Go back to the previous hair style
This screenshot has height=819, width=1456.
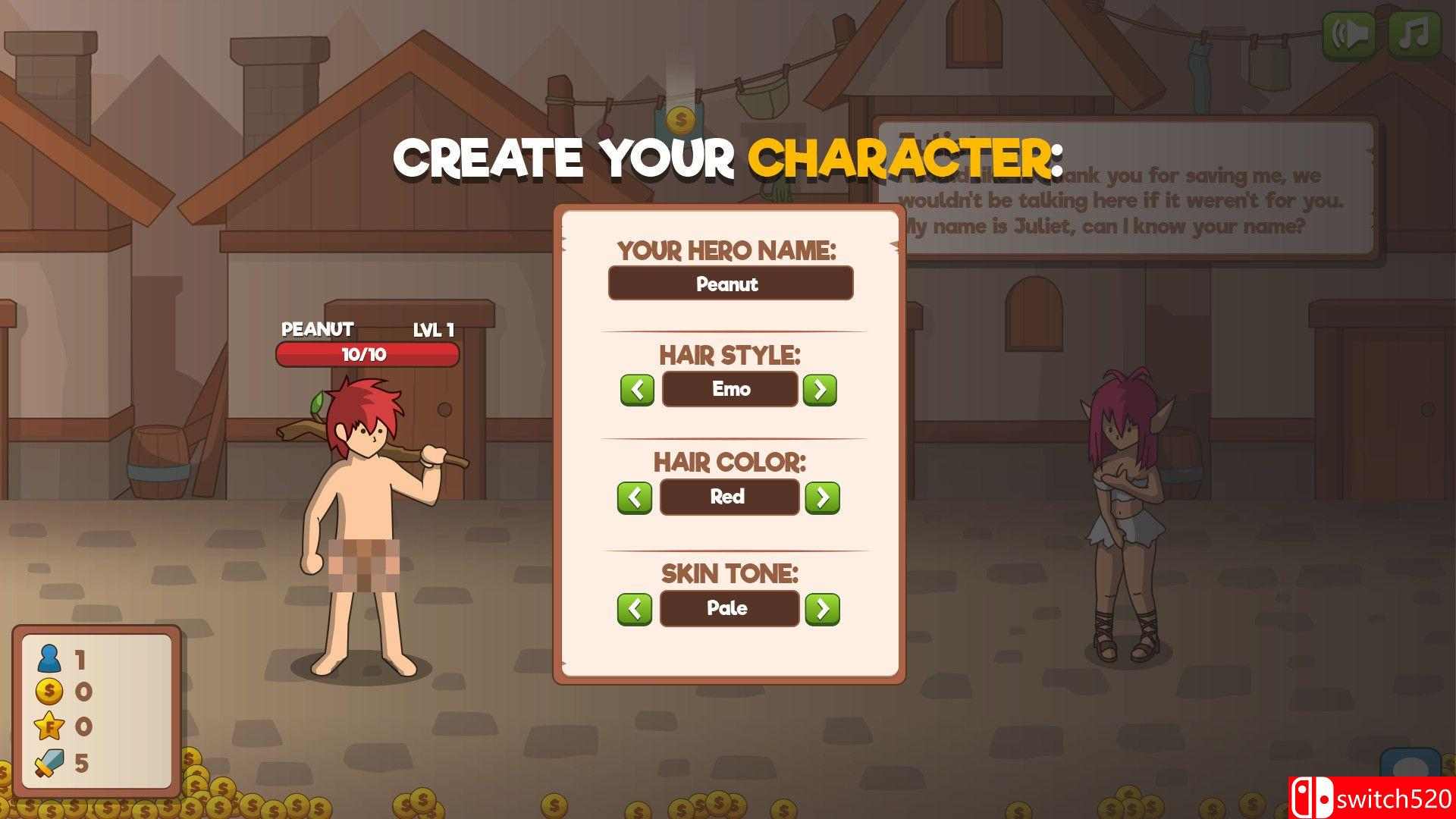click(x=637, y=390)
